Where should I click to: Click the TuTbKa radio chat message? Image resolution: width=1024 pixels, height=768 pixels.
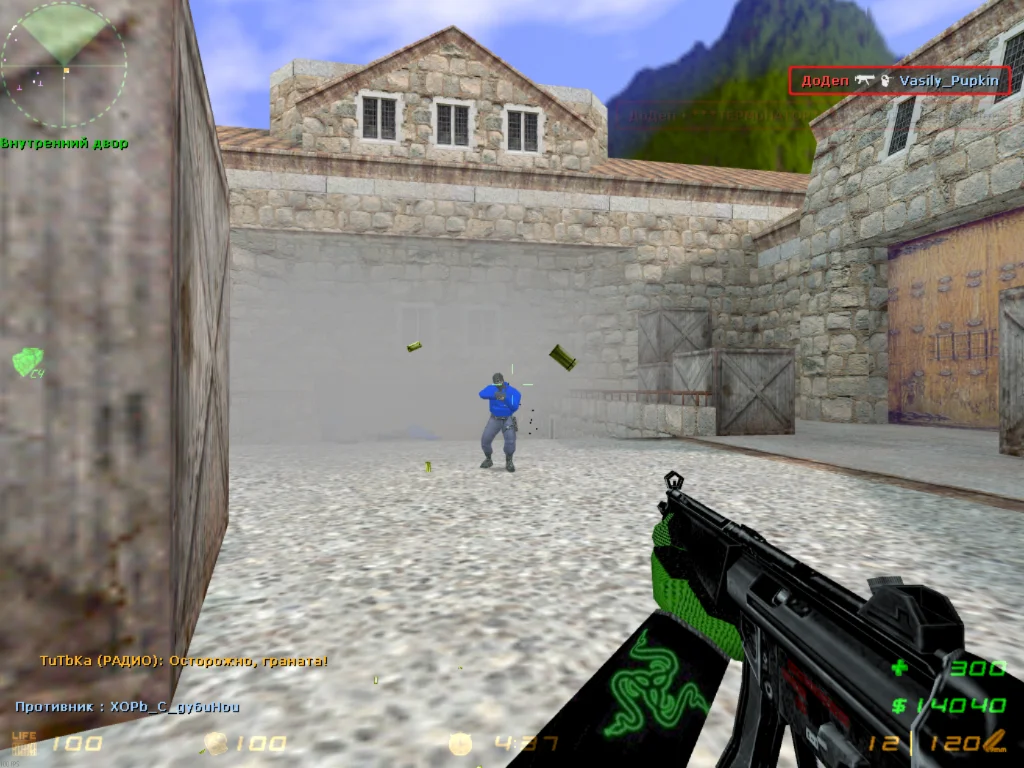coord(183,661)
